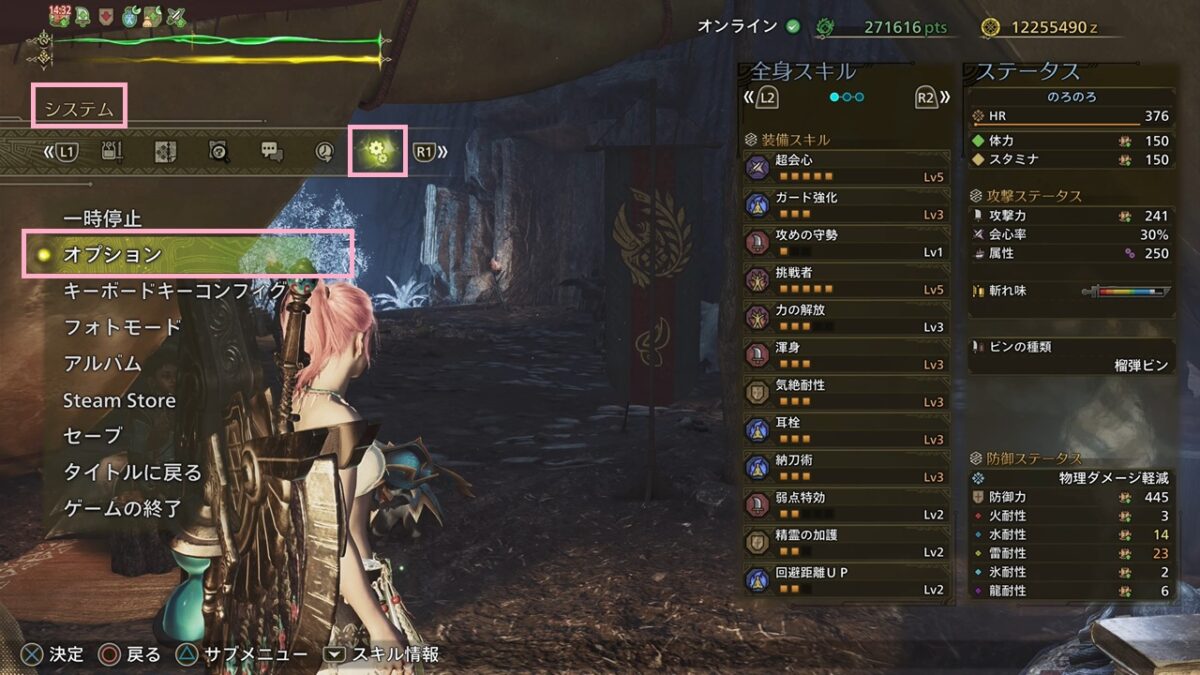
Task: Select the 挑戦者 skill row
Action: coord(846,280)
